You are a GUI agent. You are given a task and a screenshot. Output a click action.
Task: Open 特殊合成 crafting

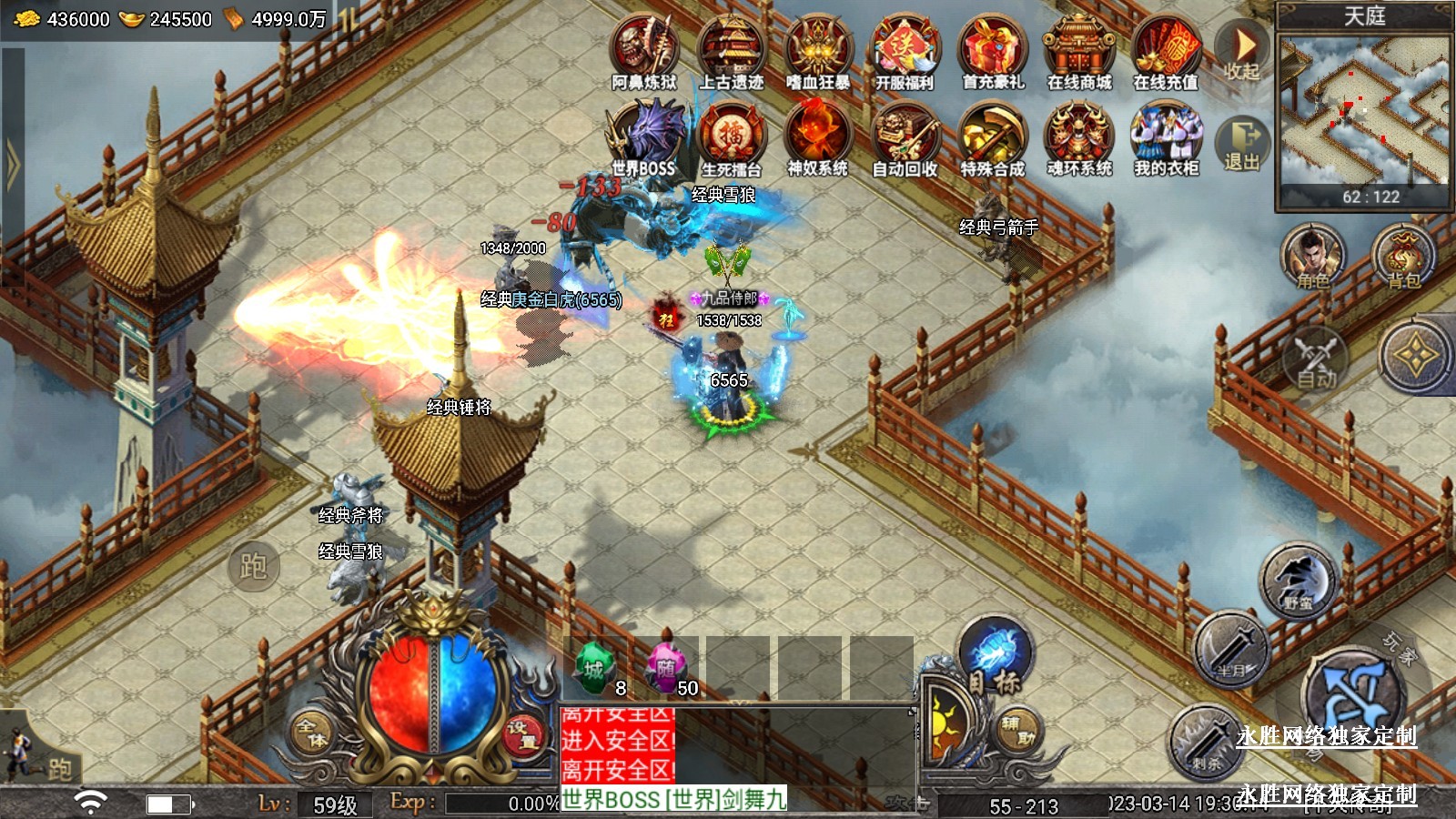[x=992, y=138]
